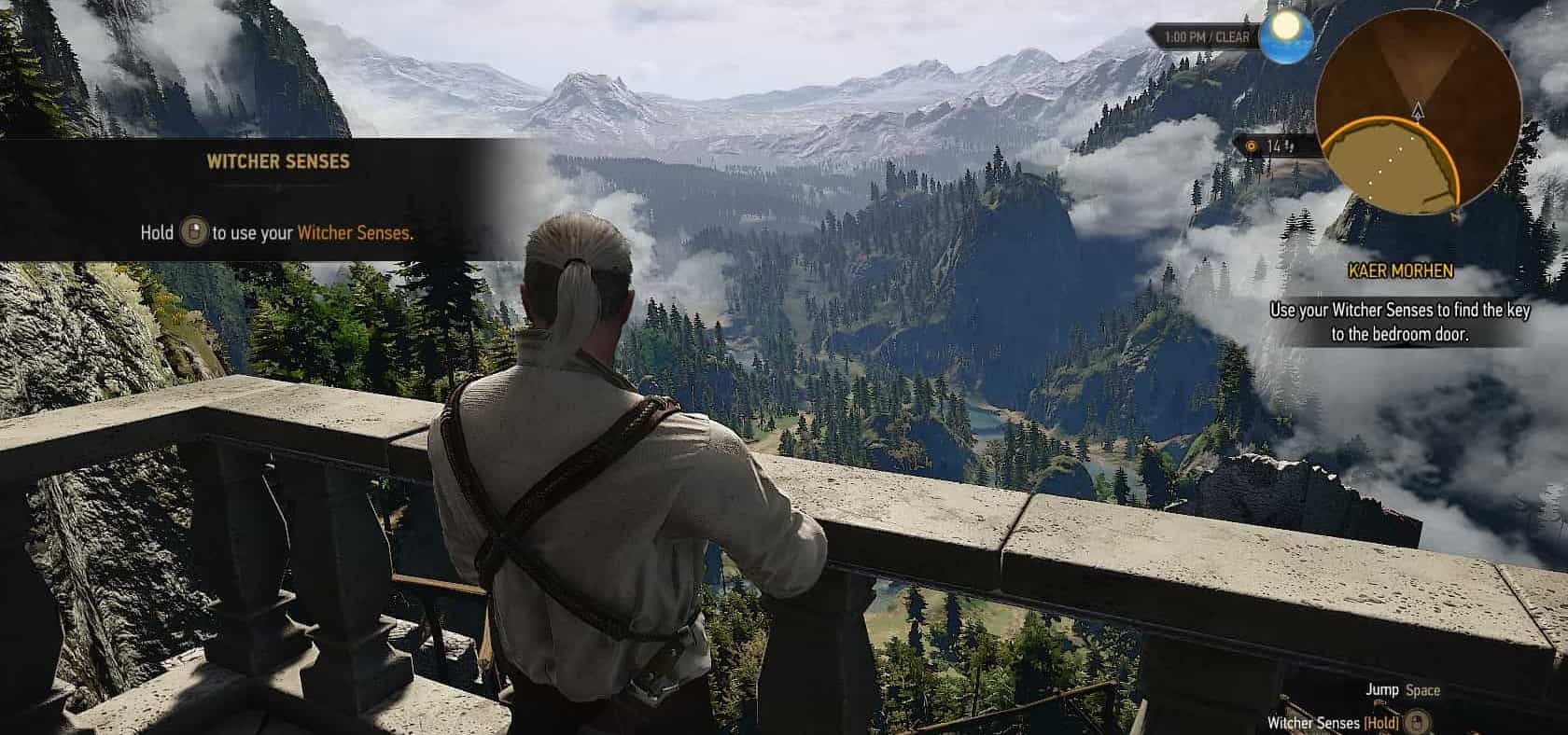The image size is (1568, 735).
Task: Select the Witcher Senses tutorial header
Action: click(276, 161)
